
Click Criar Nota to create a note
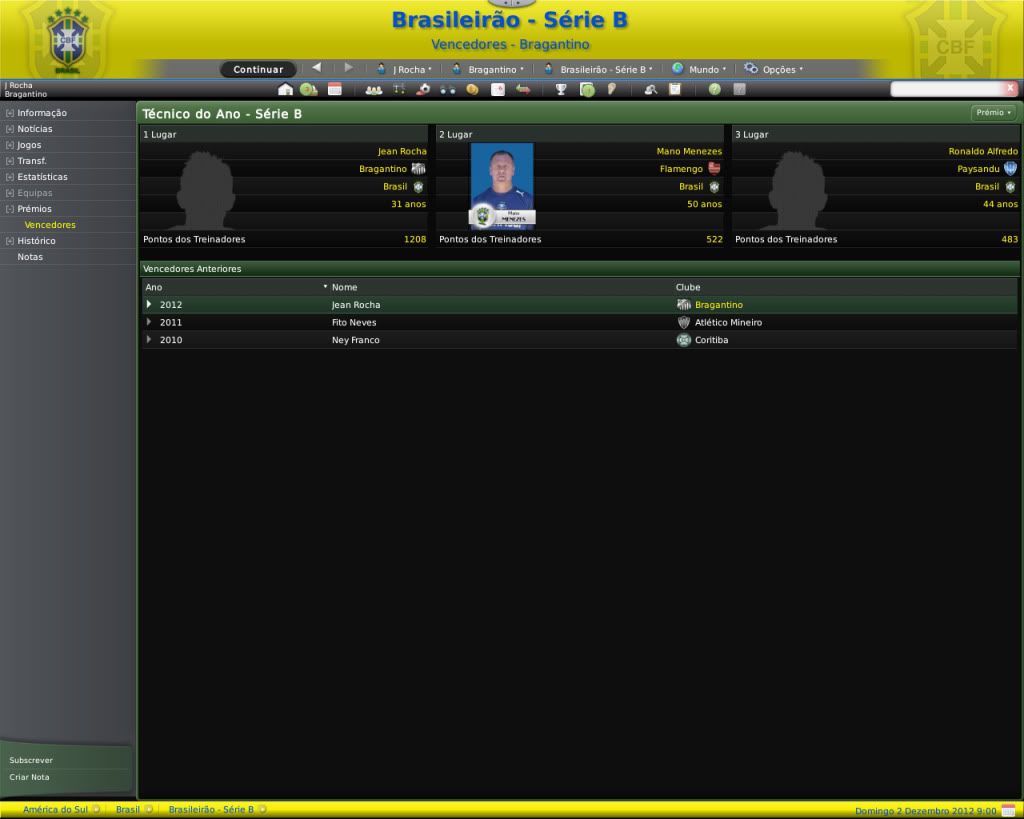coord(29,777)
